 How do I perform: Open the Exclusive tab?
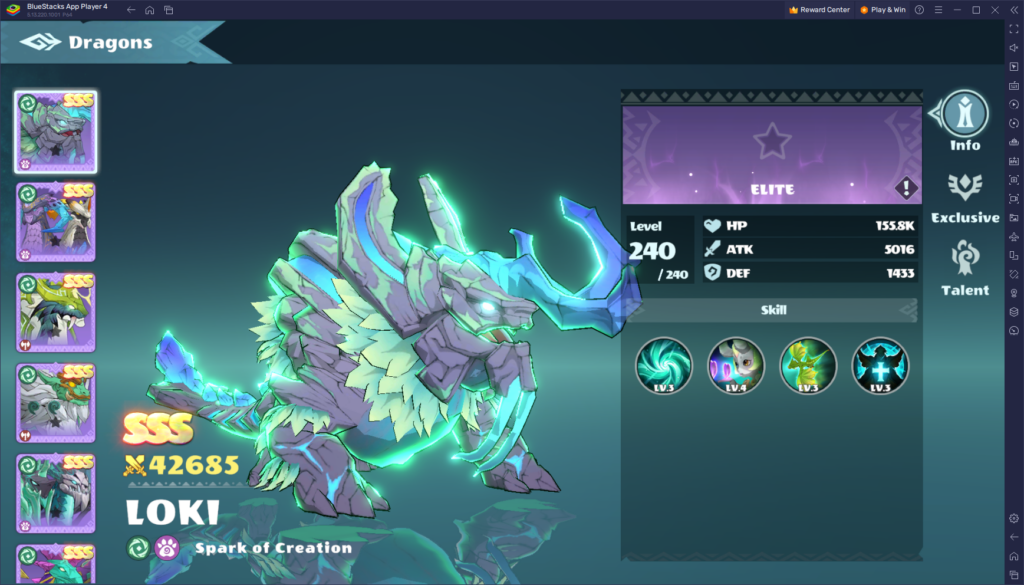pos(965,196)
